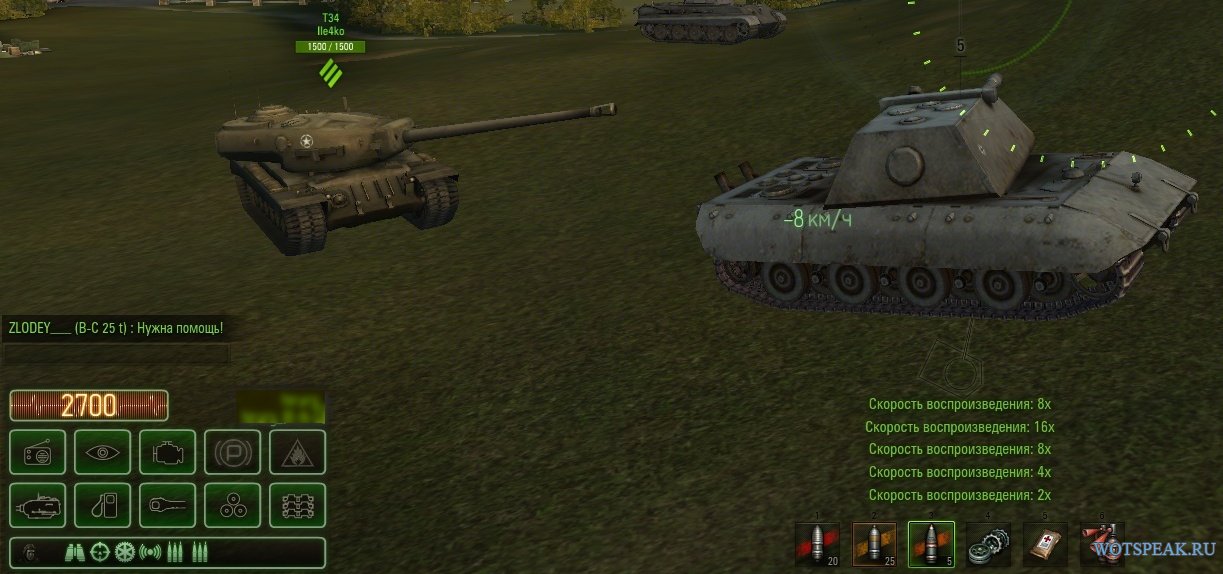Activate the fire extinguisher consumable

1102,545
